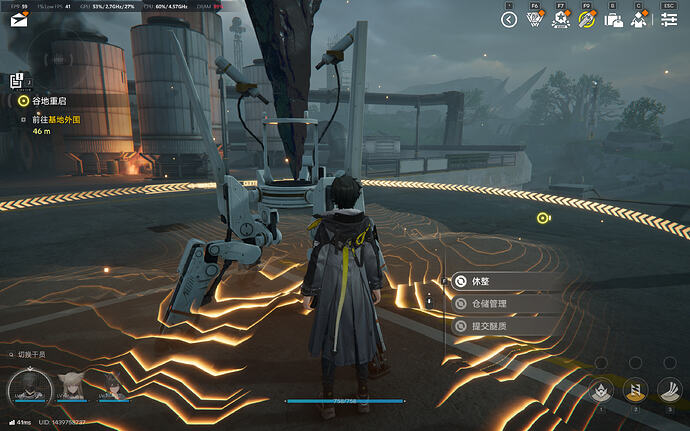Open the operator roster icon

tap(640, 19)
